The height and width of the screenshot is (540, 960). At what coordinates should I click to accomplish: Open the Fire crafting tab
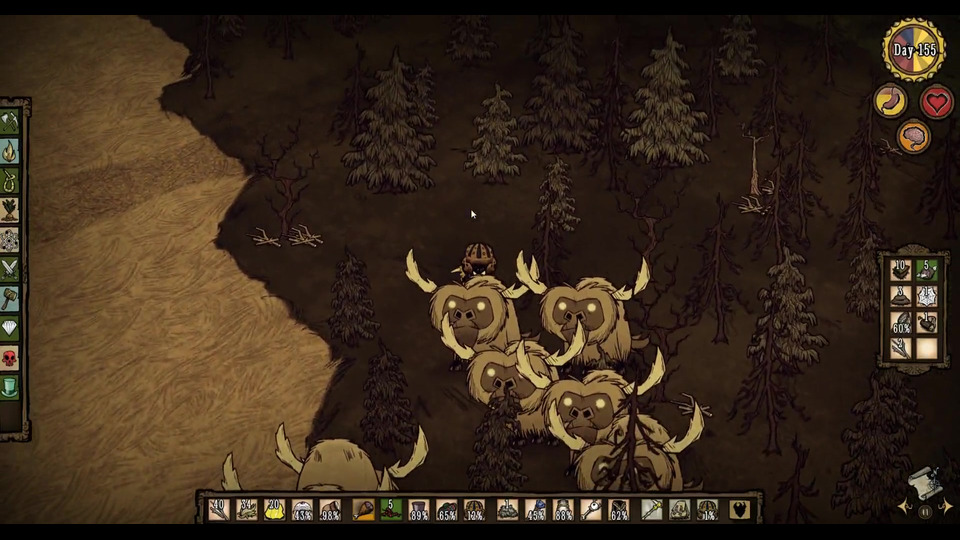[x=10, y=151]
